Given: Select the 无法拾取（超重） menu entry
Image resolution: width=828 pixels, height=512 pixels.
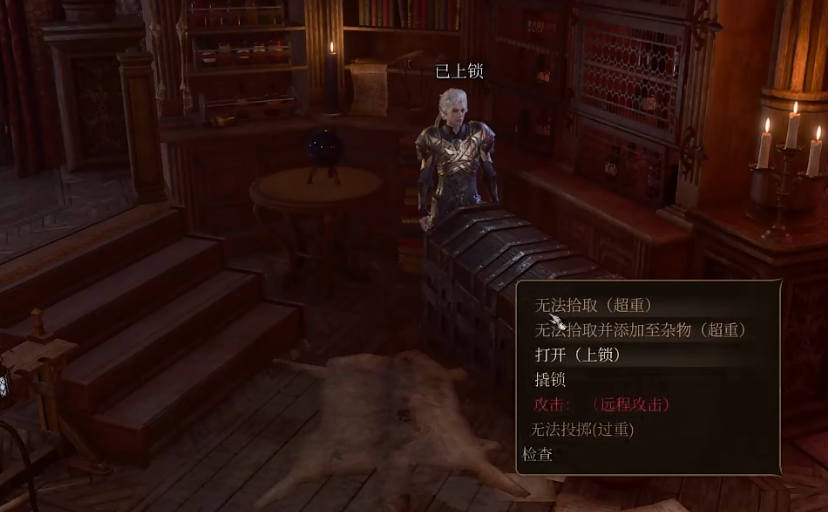Looking at the screenshot, I should [x=594, y=305].
